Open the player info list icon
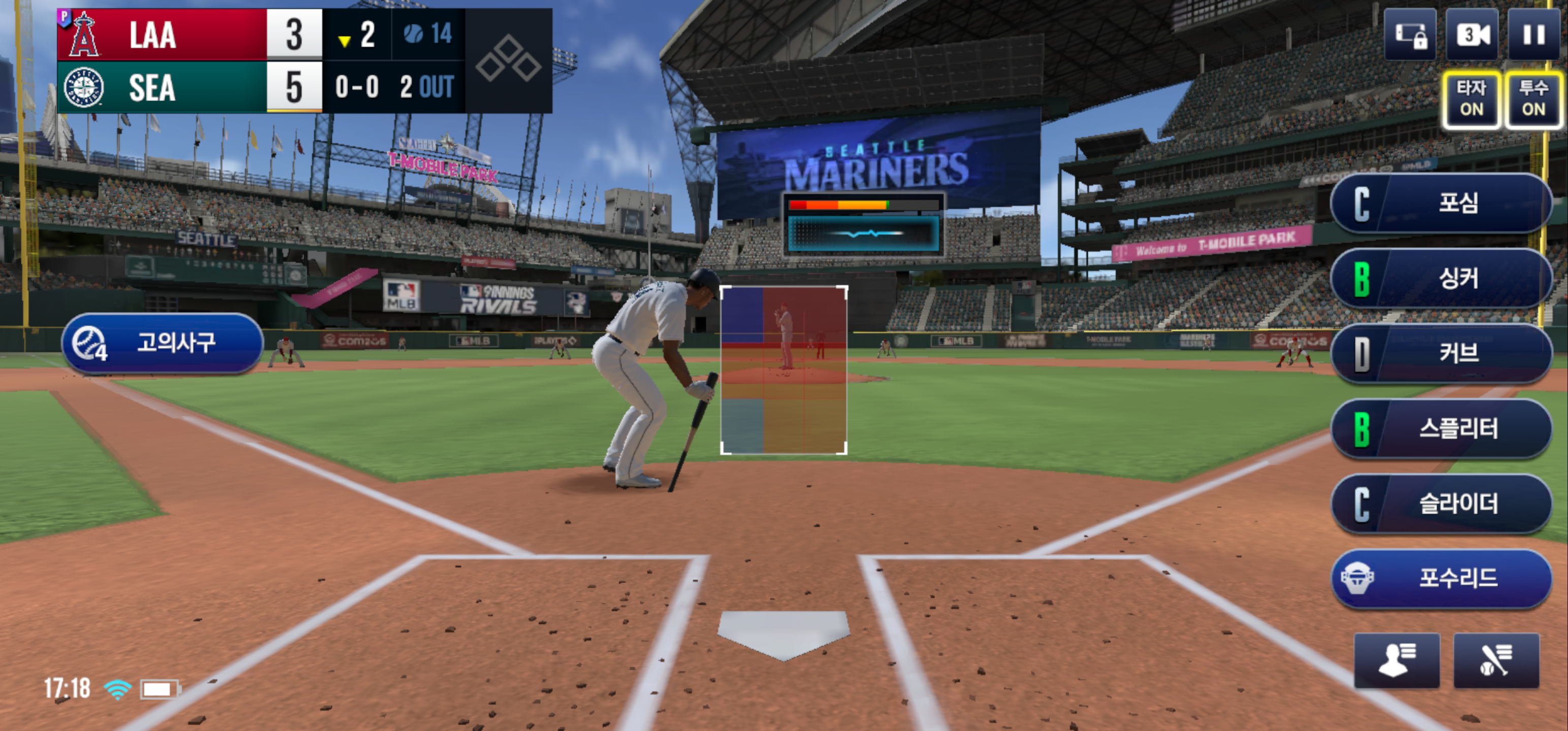This screenshot has width=1568, height=731. pyautogui.click(x=1396, y=660)
